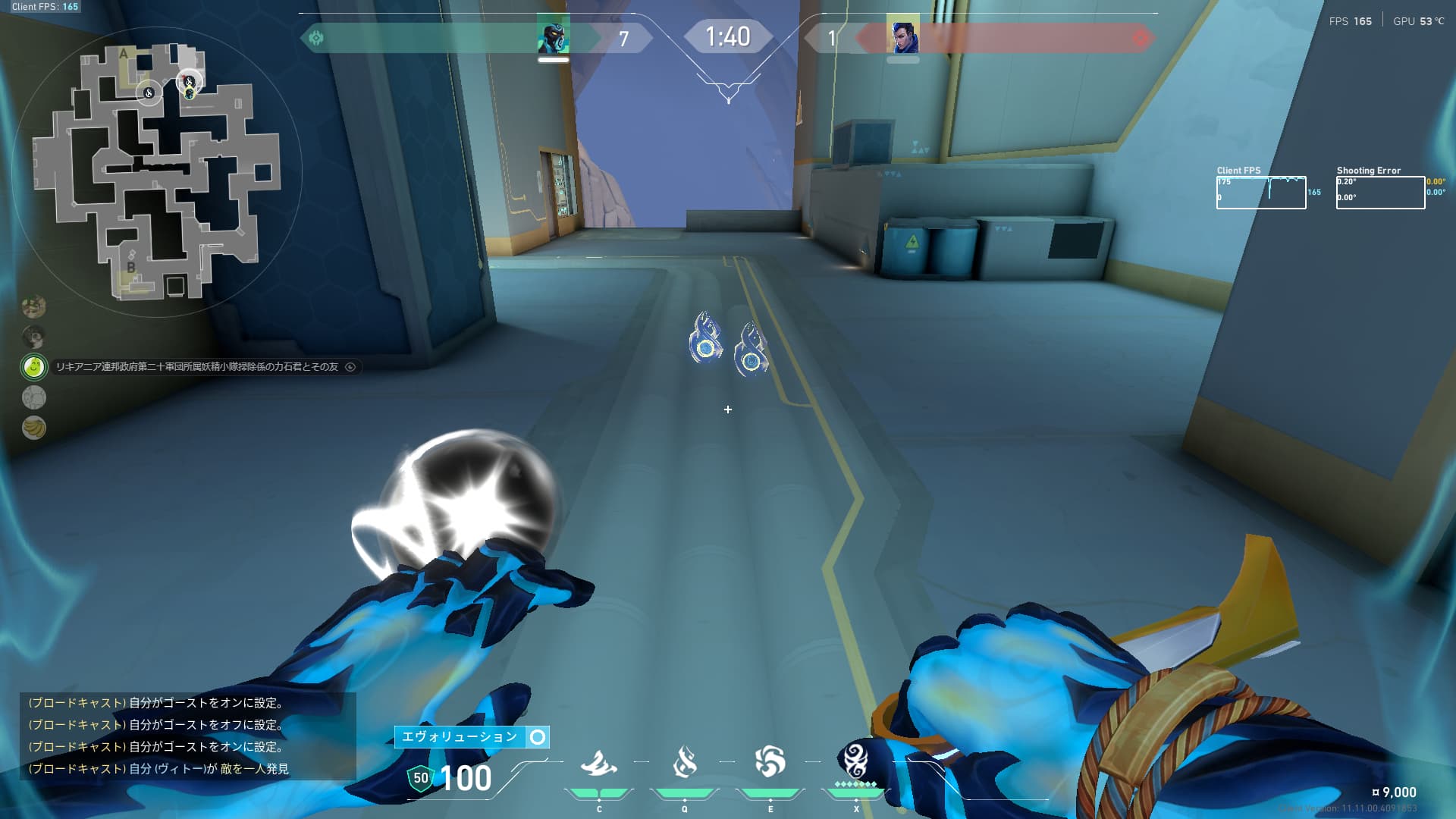Click the エヴォリューション label
The image size is (1456, 819).
460,737
